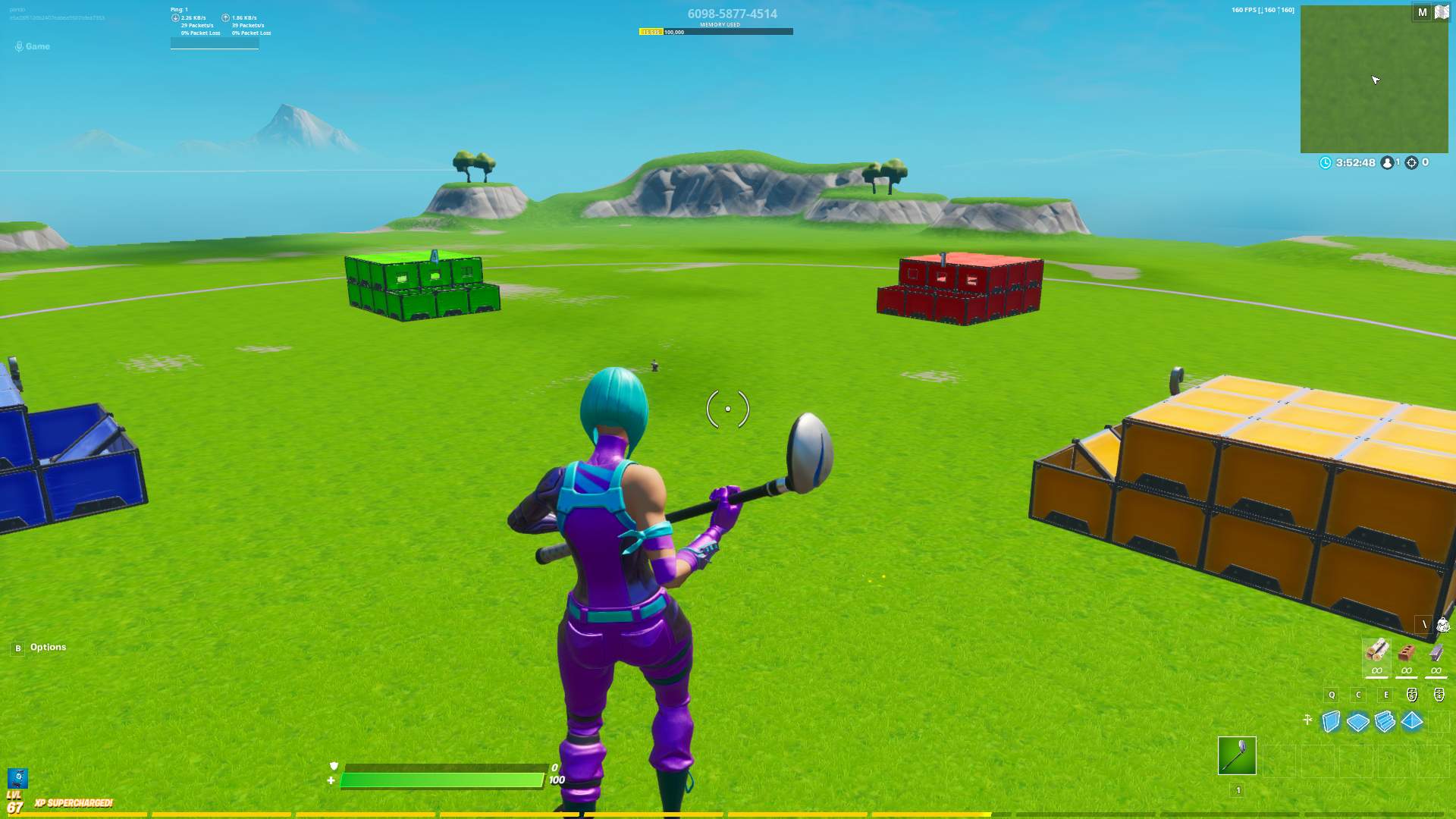This screenshot has width=1456, height=819.
Task: Select the pickaxe in the hotbar
Action: click(1237, 755)
